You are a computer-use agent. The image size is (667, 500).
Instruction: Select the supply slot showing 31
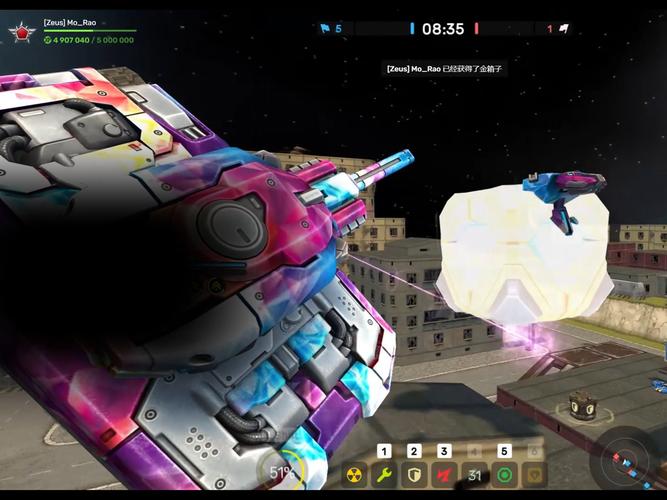[x=475, y=475]
